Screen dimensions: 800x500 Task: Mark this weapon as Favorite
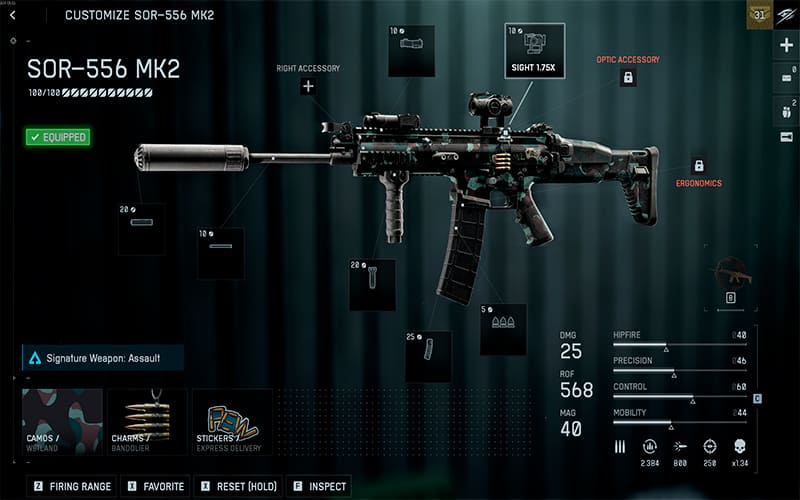[155, 487]
